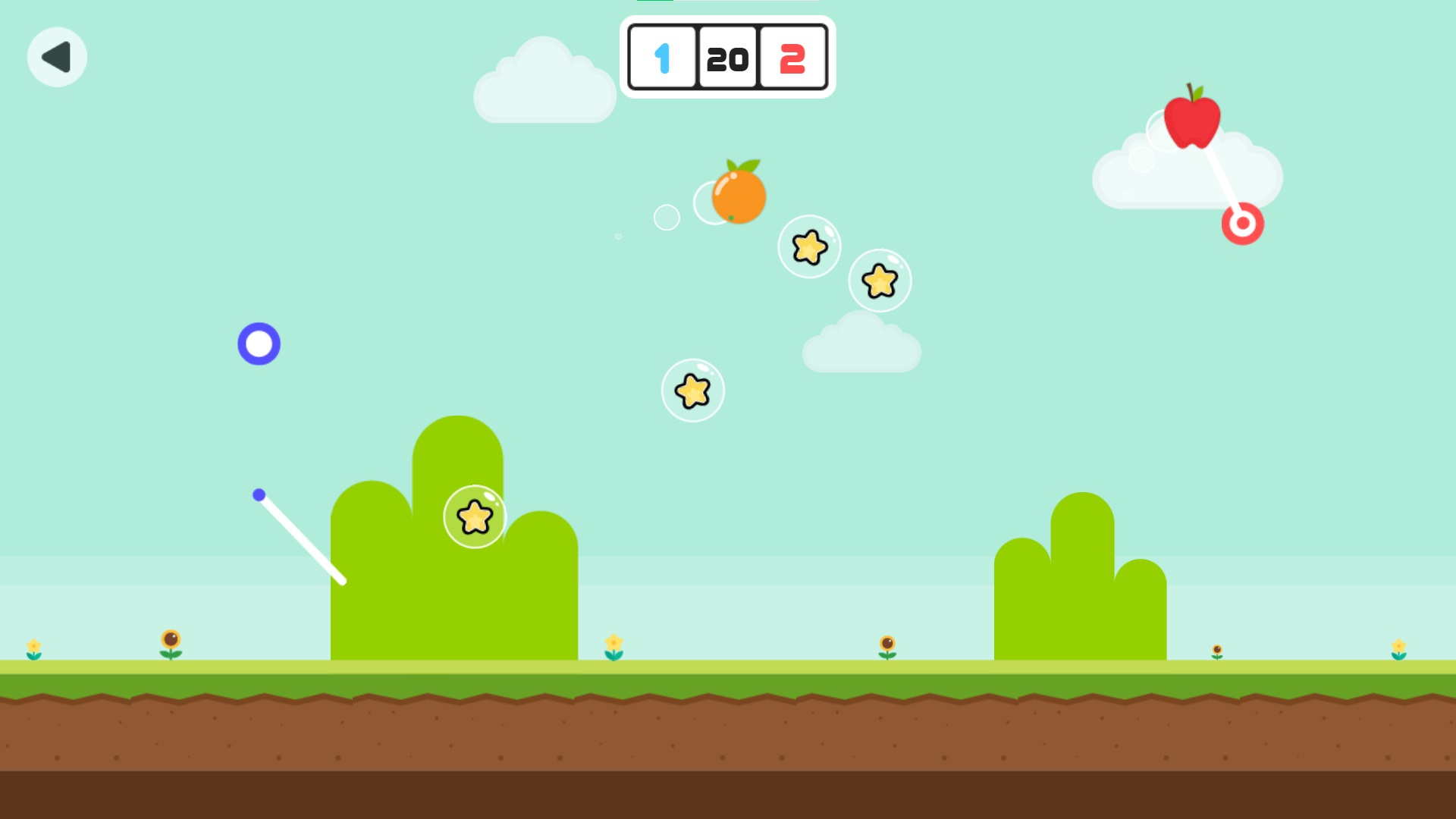Click the red slingshot target ring

1242,221
